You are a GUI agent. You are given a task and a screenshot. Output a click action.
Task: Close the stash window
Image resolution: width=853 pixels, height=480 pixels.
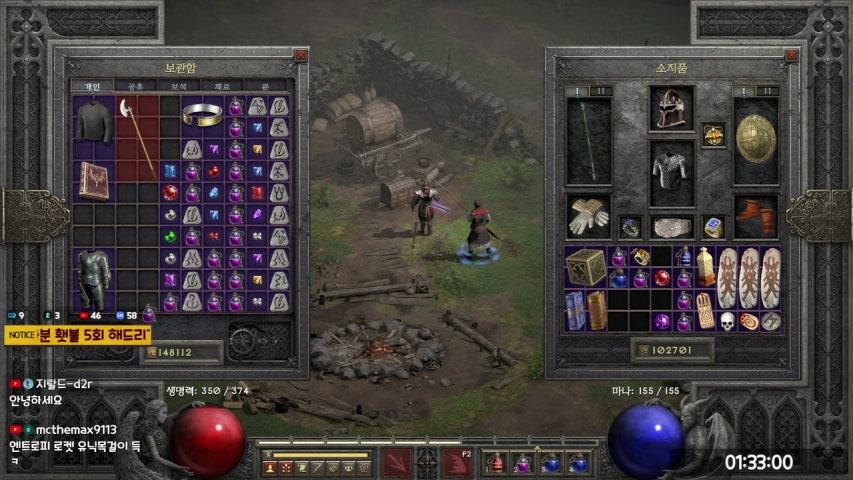300,56
